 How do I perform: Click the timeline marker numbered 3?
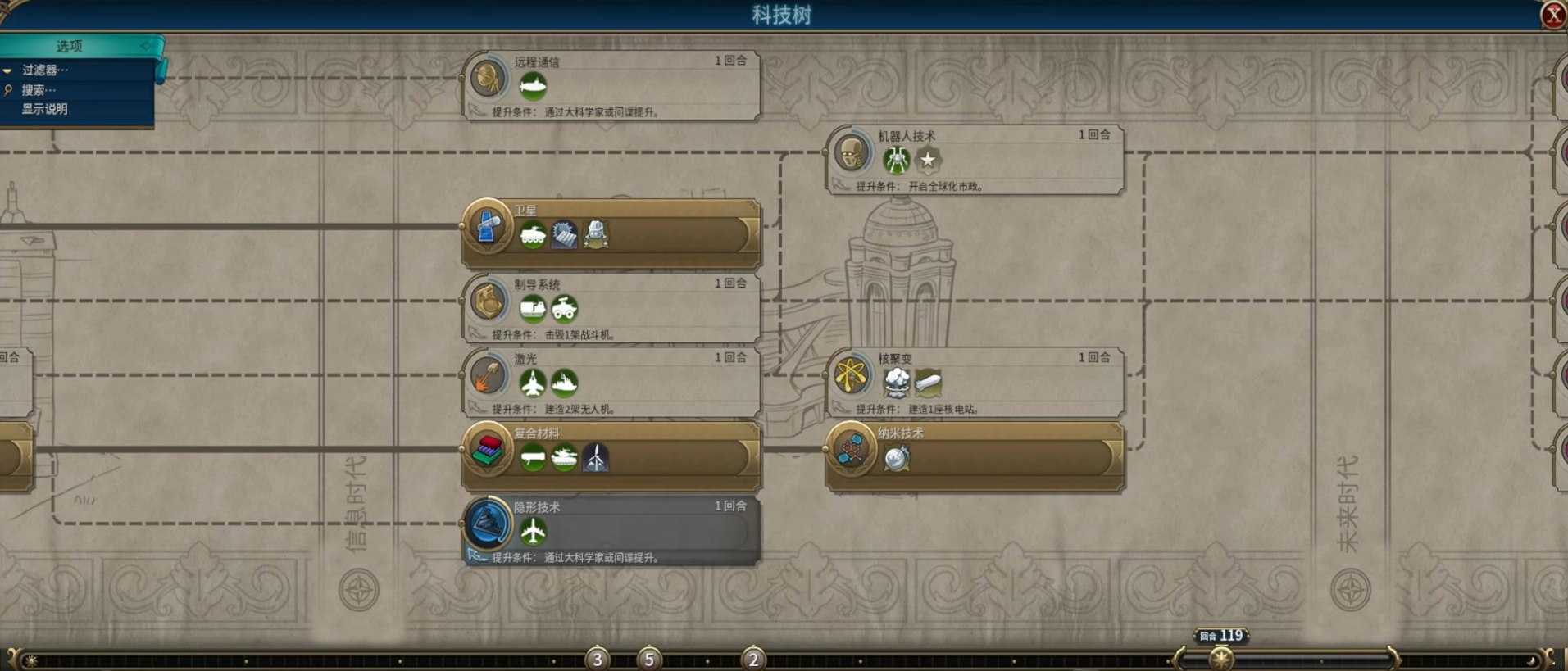coord(598,659)
